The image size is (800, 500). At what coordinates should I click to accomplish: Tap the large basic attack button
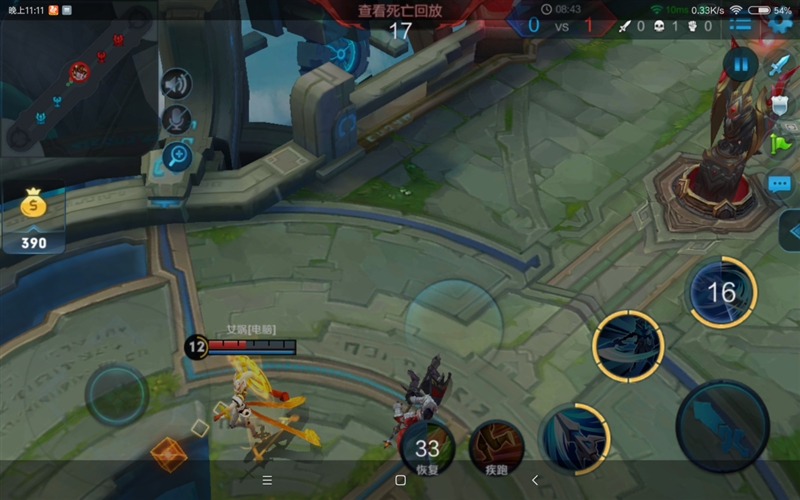722,426
